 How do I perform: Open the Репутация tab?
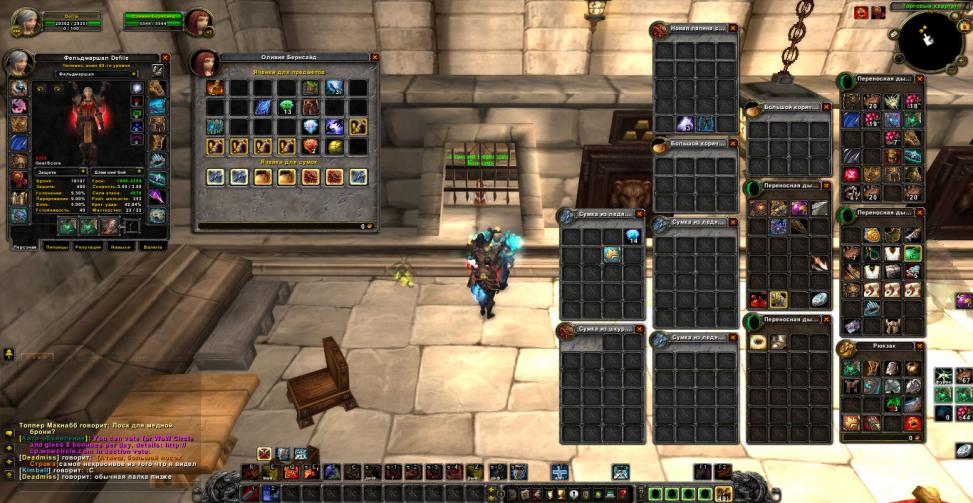click(x=89, y=245)
